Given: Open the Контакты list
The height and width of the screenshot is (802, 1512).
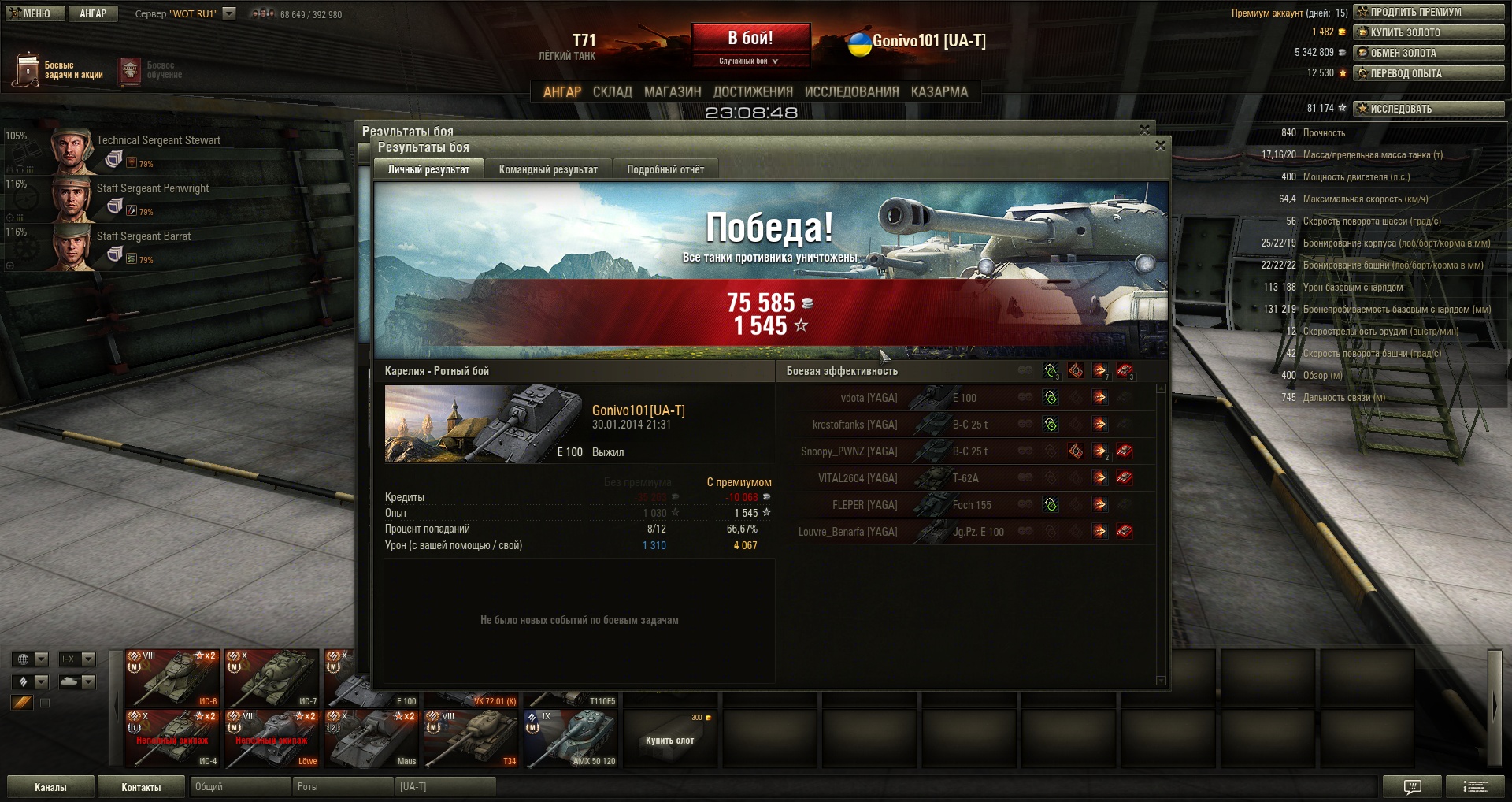Looking at the screenshot, I should pyautogui.click(x=141, y=787).
